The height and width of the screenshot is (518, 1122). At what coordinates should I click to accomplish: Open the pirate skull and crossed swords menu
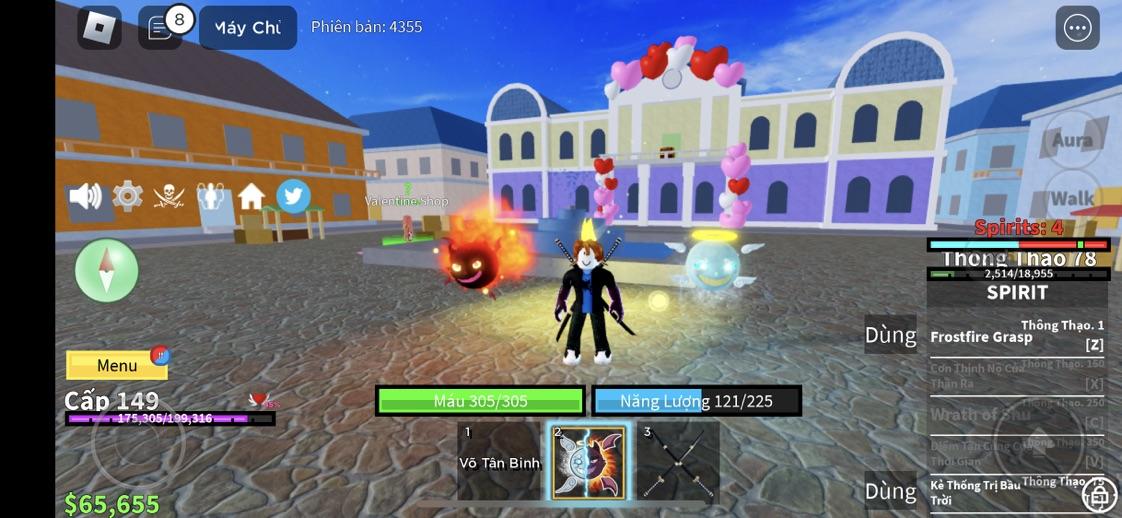click(169, 196)
